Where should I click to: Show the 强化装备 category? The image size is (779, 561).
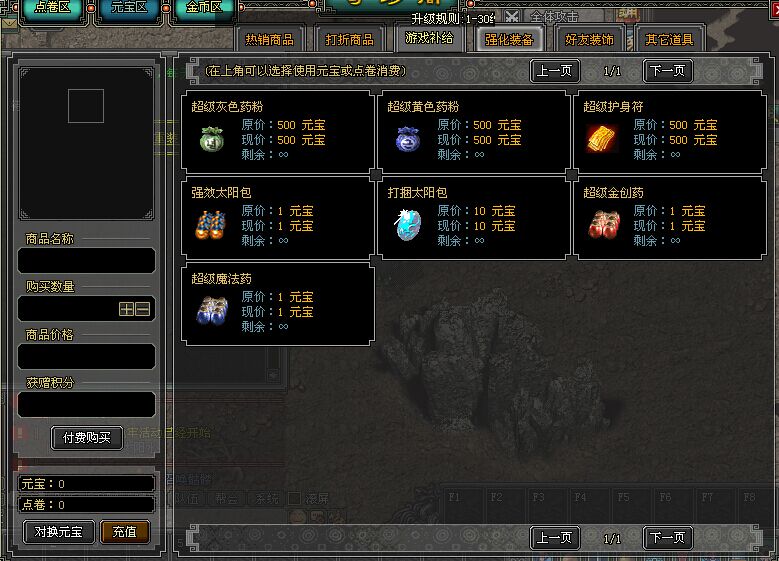(x=509, y=40)
